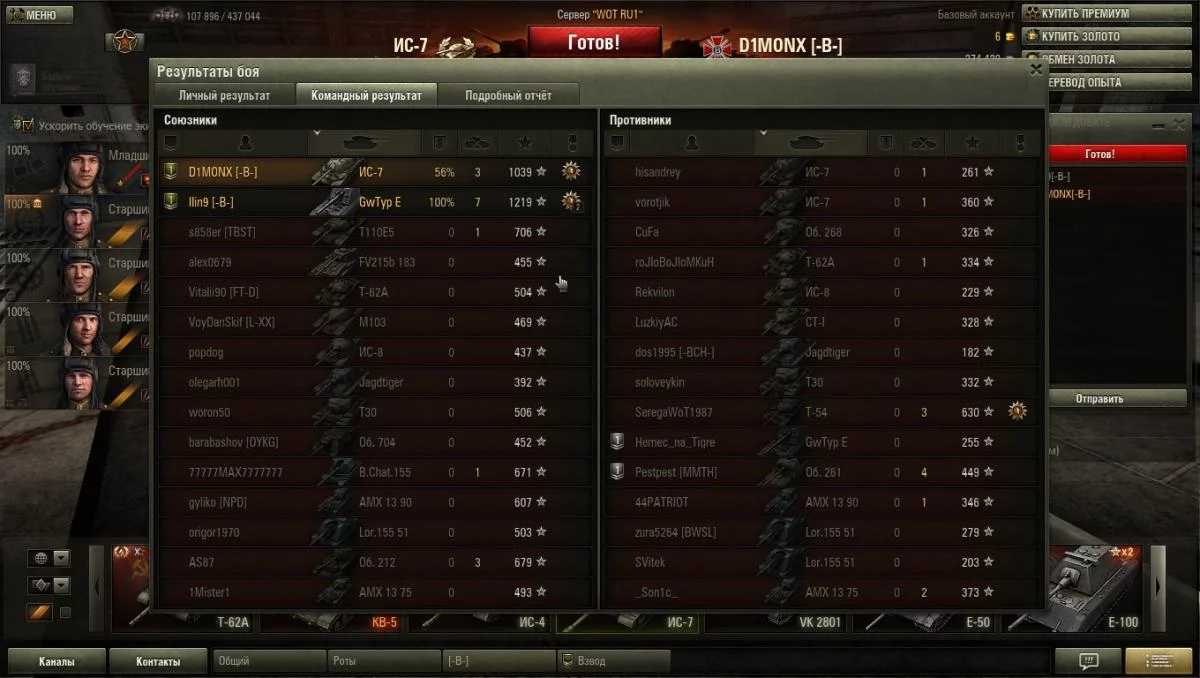This screenshot has width=1200, height=678.
Task: Click the Отправить send button
Action: pyautogui.click(x=1099, y=398)
